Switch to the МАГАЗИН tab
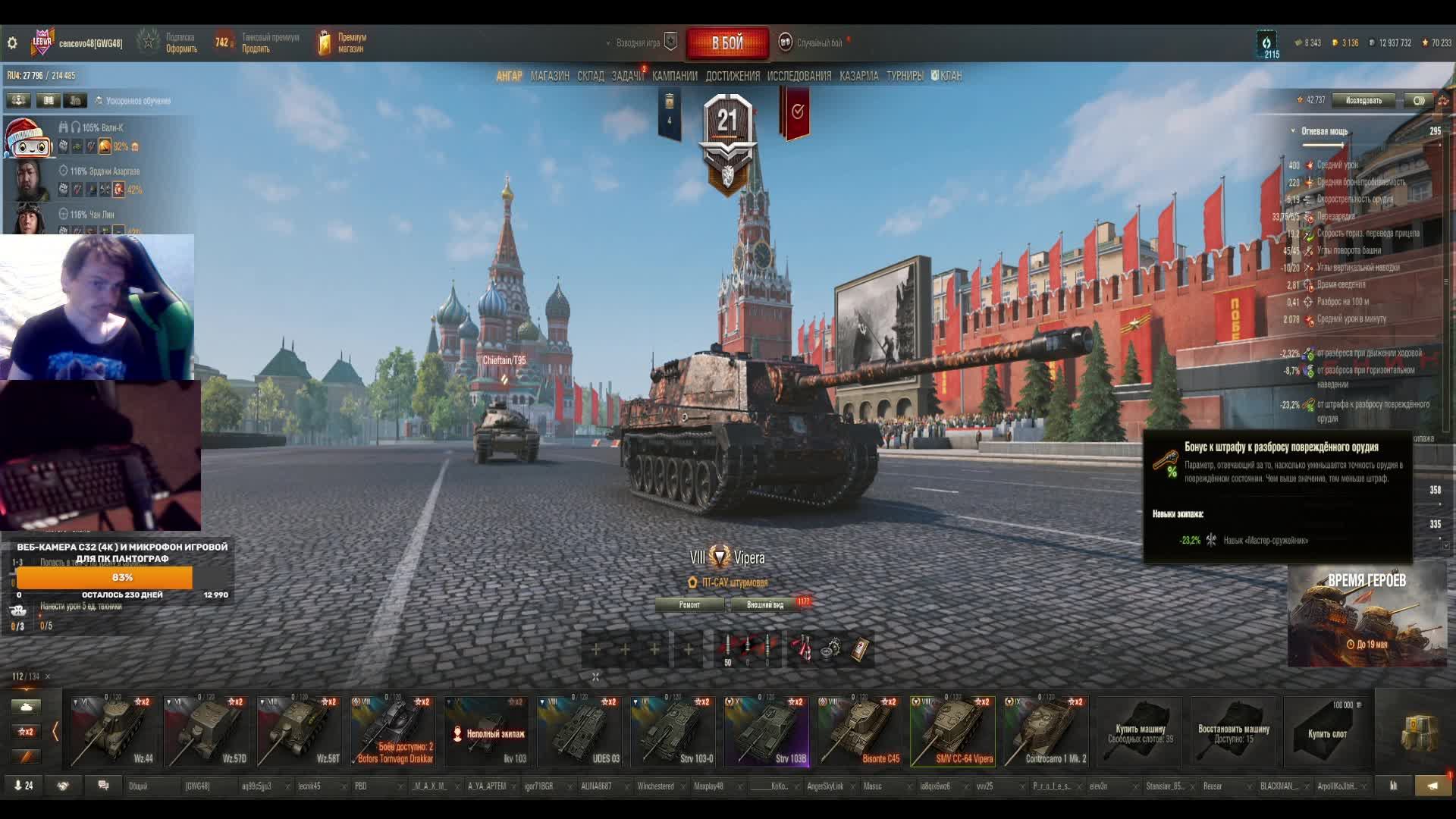This screenshot has height=819, width=1456. click(x=550, y=76)
